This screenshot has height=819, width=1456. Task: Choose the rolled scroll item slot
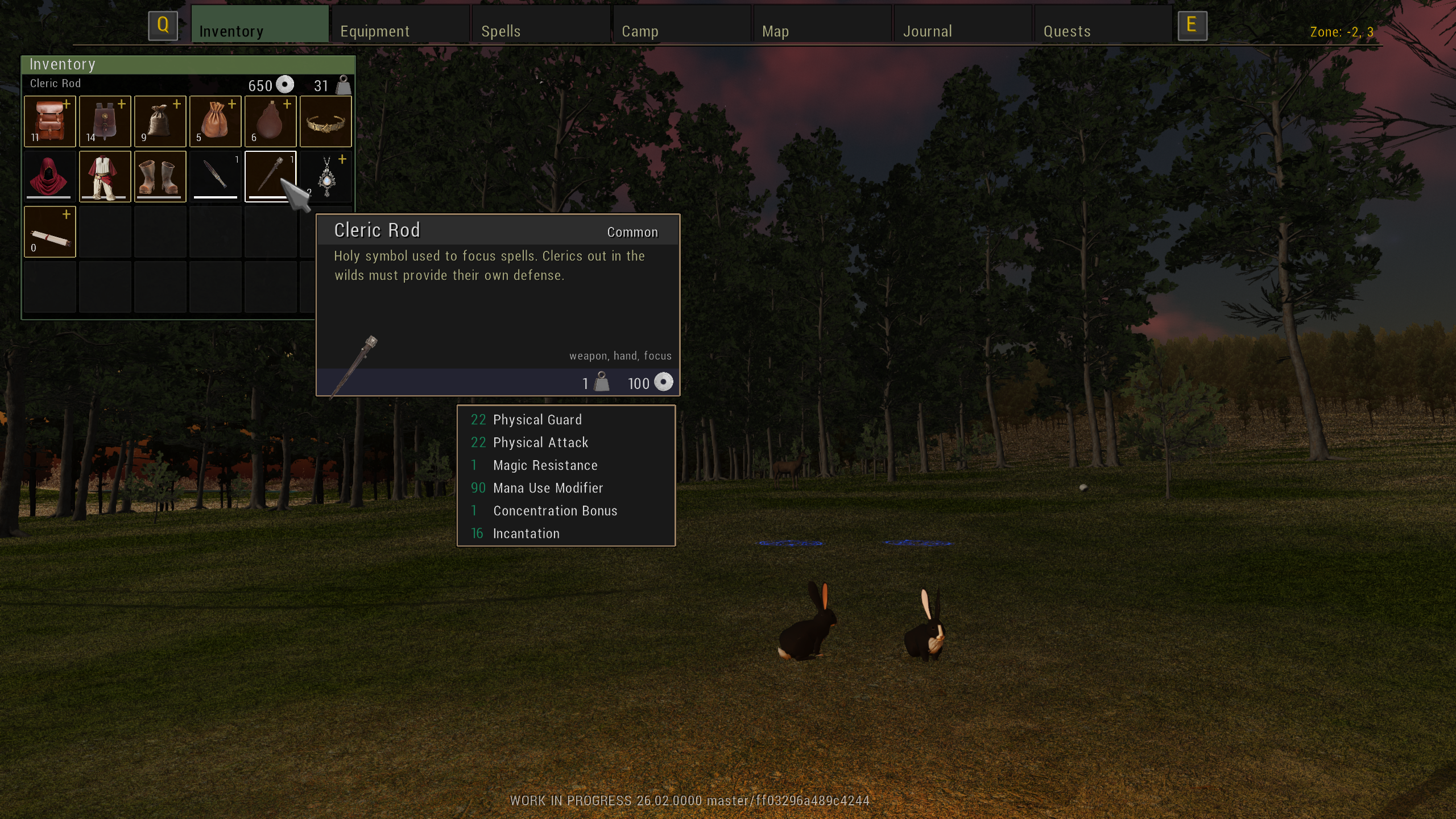coord(50,232)
